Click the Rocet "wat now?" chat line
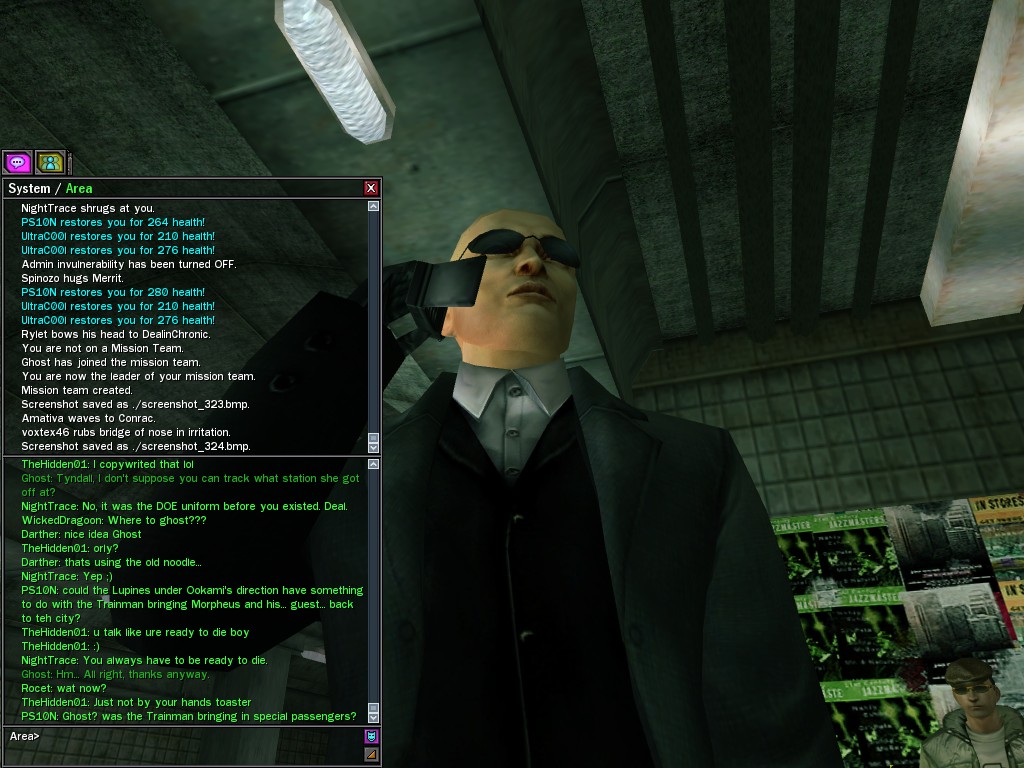Viewport: 1024px width, 768px height. [x=64, y=688]
